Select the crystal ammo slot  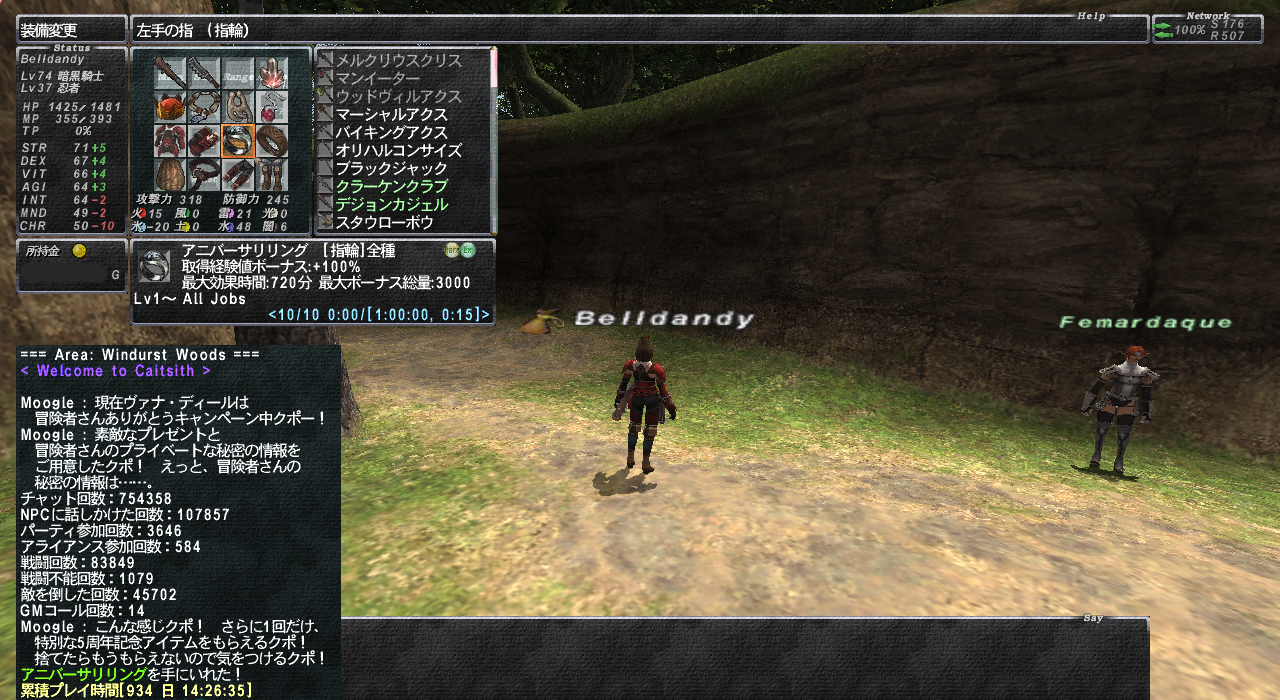[272, 73]
